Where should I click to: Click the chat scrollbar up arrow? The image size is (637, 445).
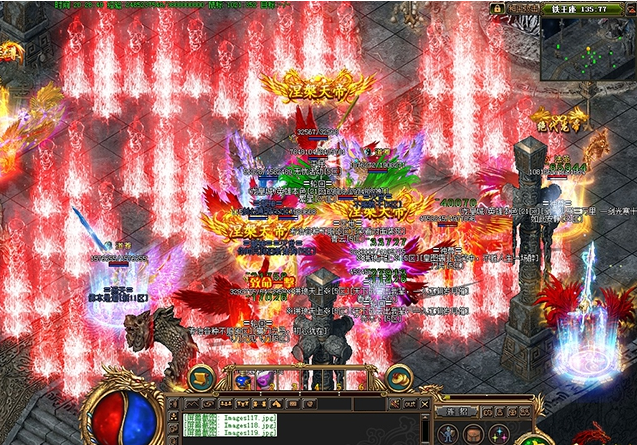[425, 416]
